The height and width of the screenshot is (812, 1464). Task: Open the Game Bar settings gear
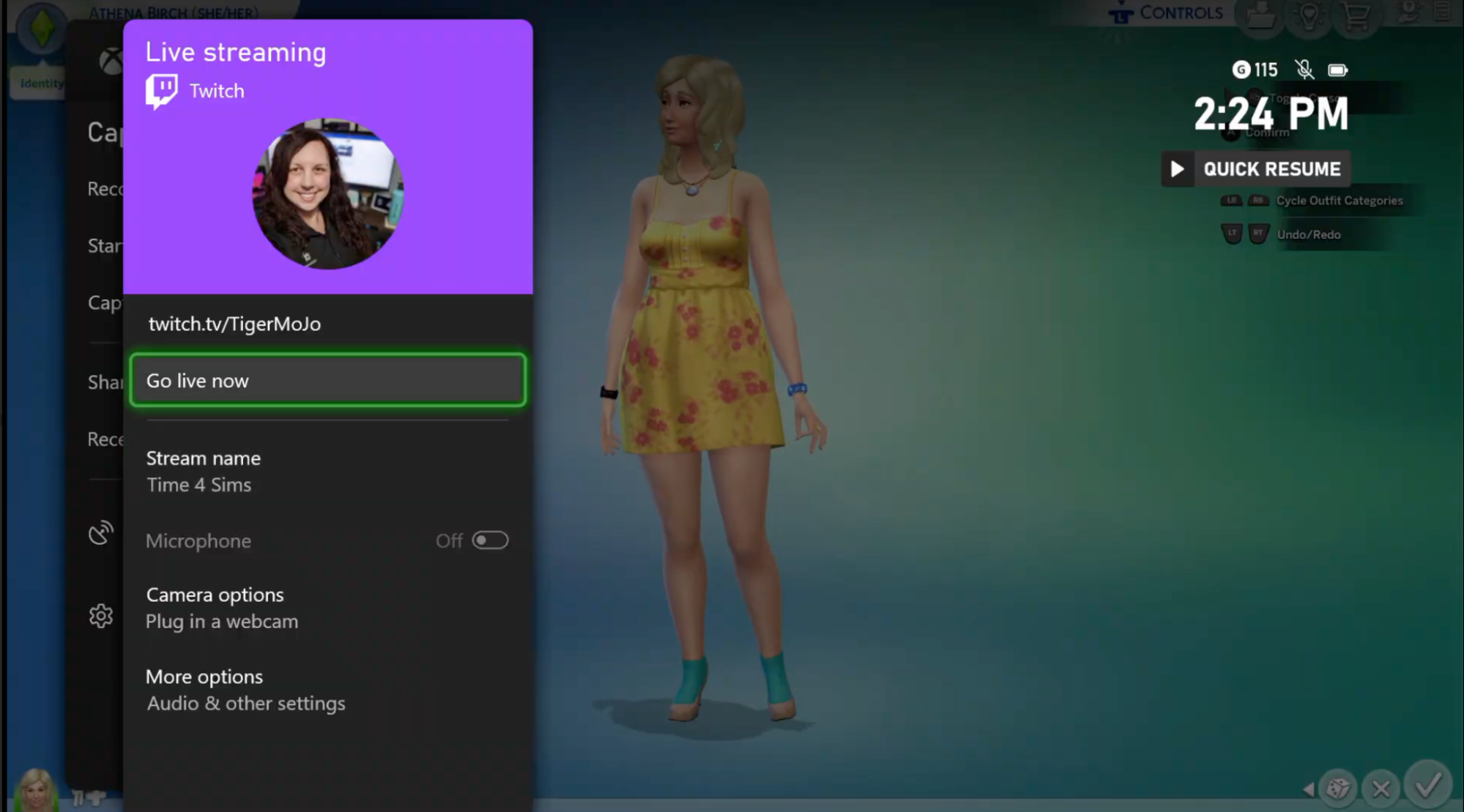click(102, 616)
